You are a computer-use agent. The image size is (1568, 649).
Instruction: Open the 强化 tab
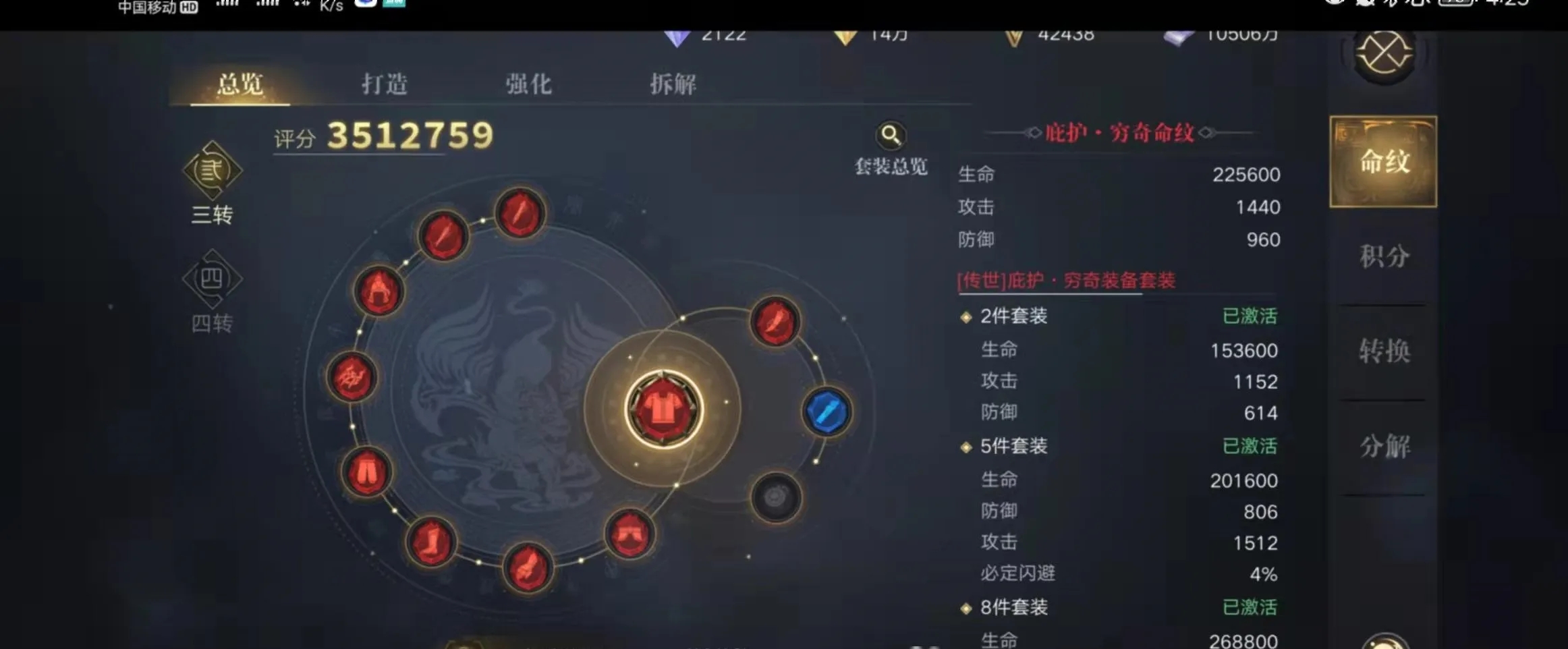click(x=528, y=83)
